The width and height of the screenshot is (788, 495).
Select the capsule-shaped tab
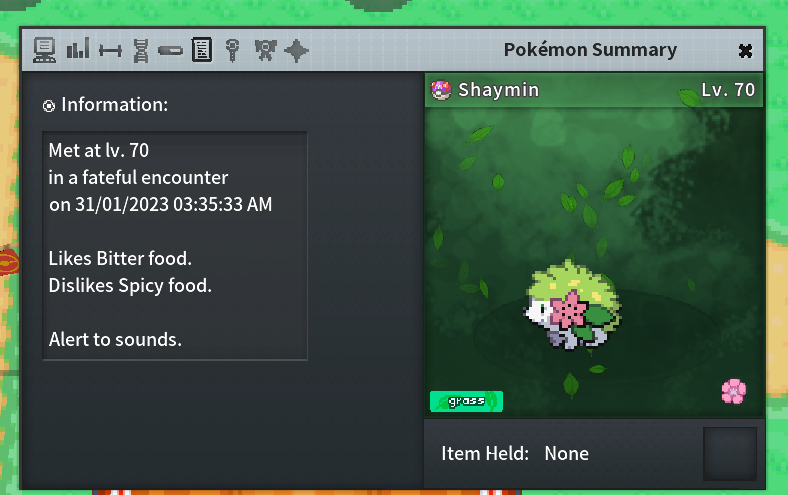[x=170, y=50]
